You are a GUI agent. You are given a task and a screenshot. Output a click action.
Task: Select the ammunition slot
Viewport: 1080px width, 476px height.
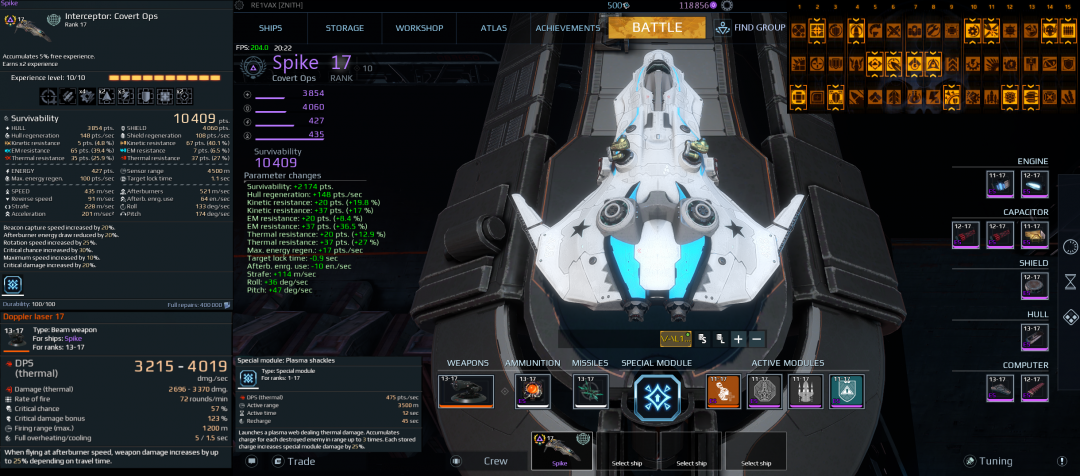point(533,392)
